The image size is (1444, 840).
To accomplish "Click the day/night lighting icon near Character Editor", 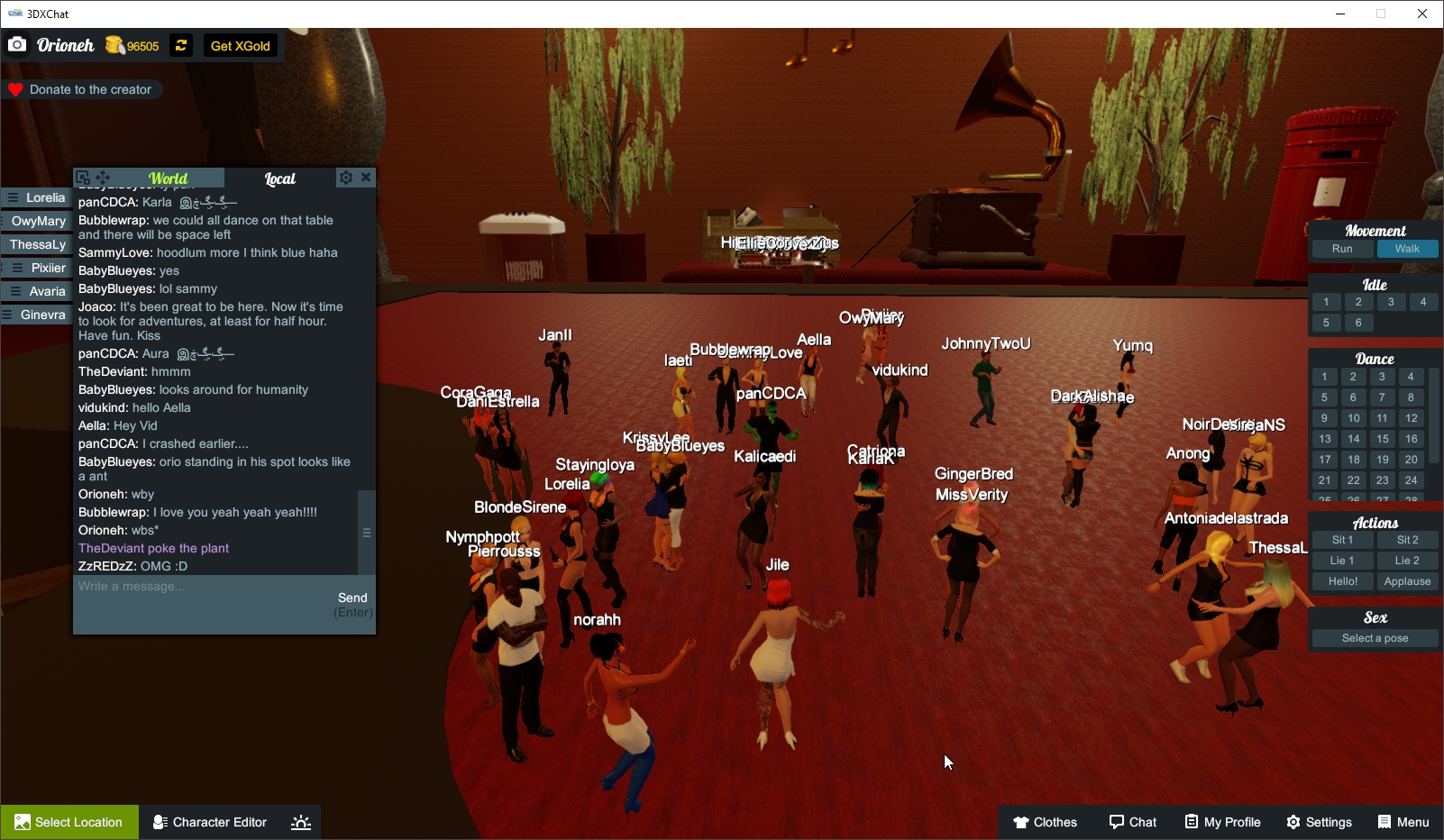I will click(x=300, y=822).
